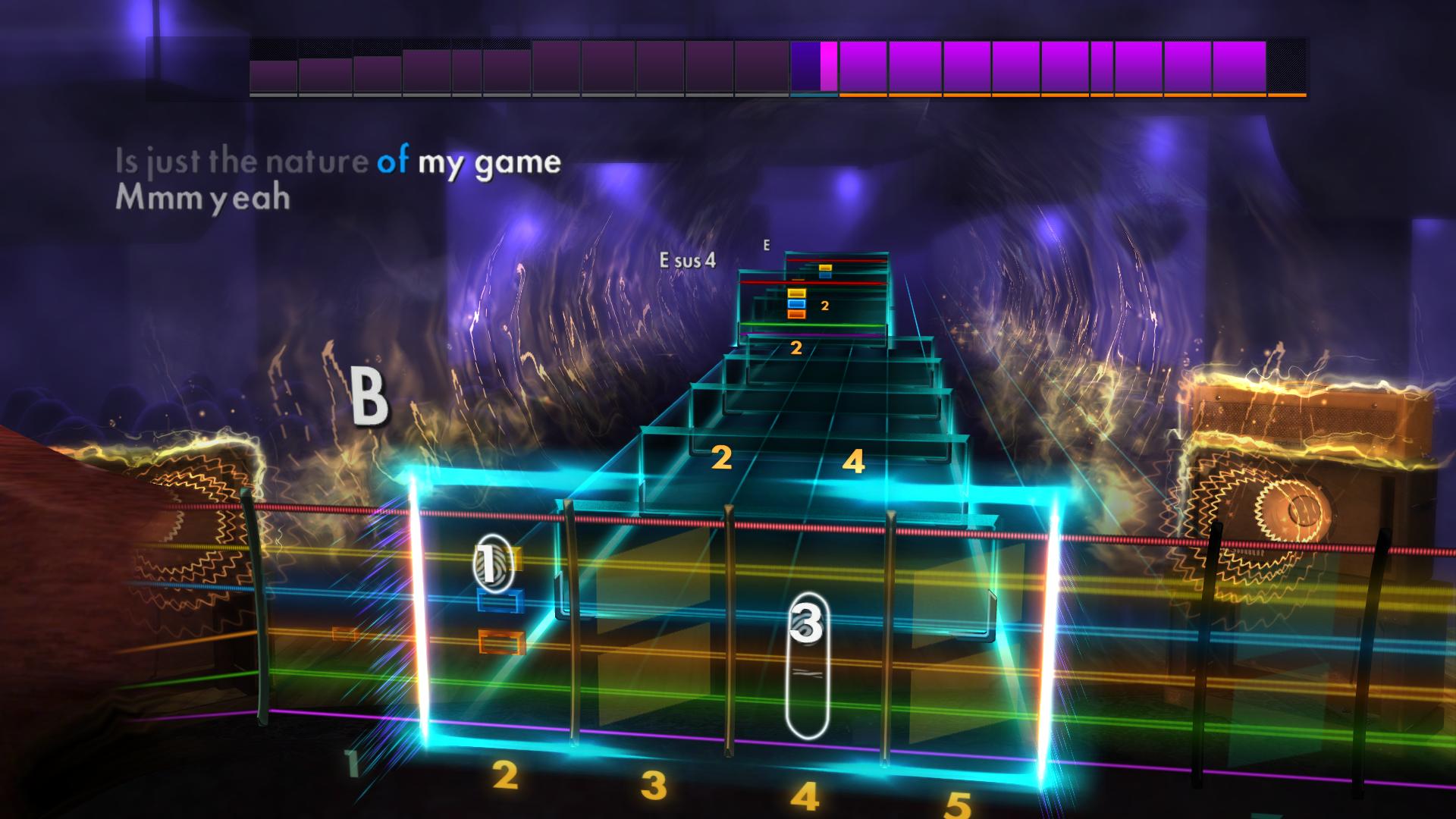
Task: Select the E chord label at the top
Action: tap(767, 244)
